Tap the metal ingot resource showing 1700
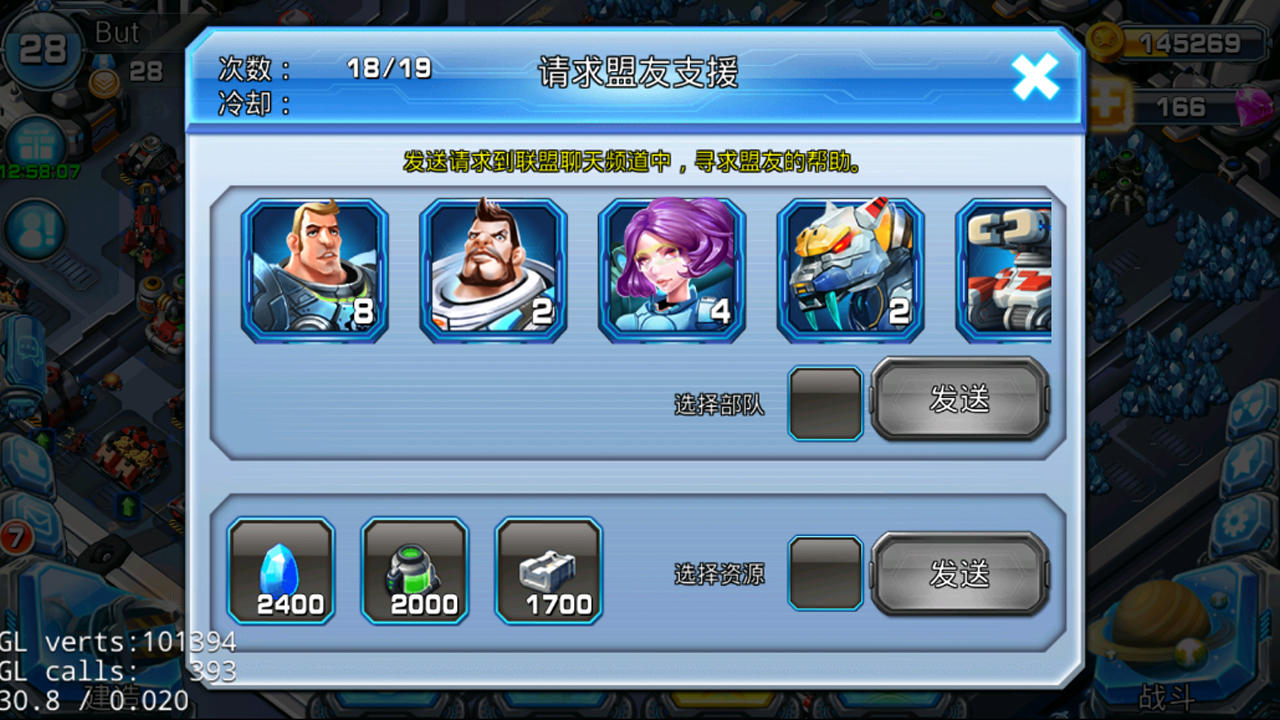The width and height of the screenshot is (1280, 720). click(x=549, y=572)
